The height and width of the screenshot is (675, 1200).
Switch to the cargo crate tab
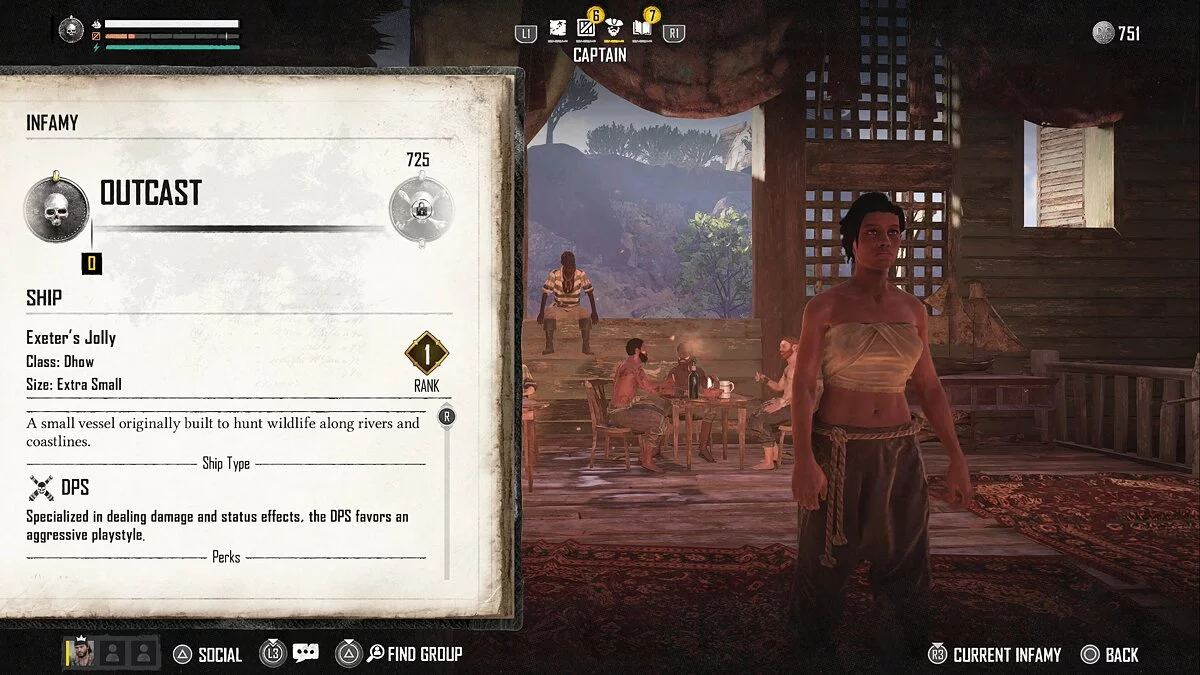pyautogui.click(x=586, y=30)
